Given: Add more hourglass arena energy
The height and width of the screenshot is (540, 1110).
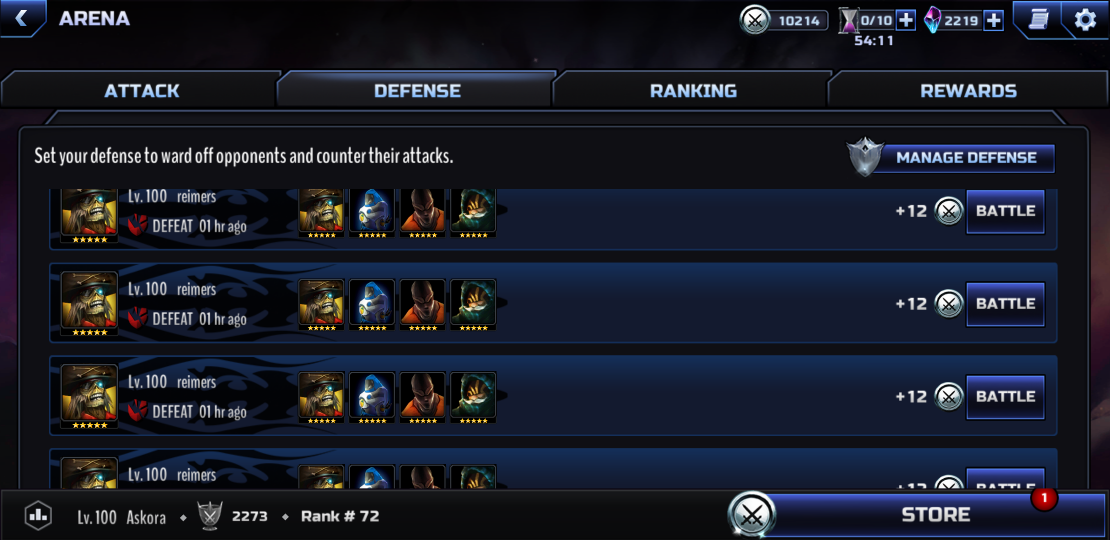Looking at the screenshot, I should pos(906,20).
